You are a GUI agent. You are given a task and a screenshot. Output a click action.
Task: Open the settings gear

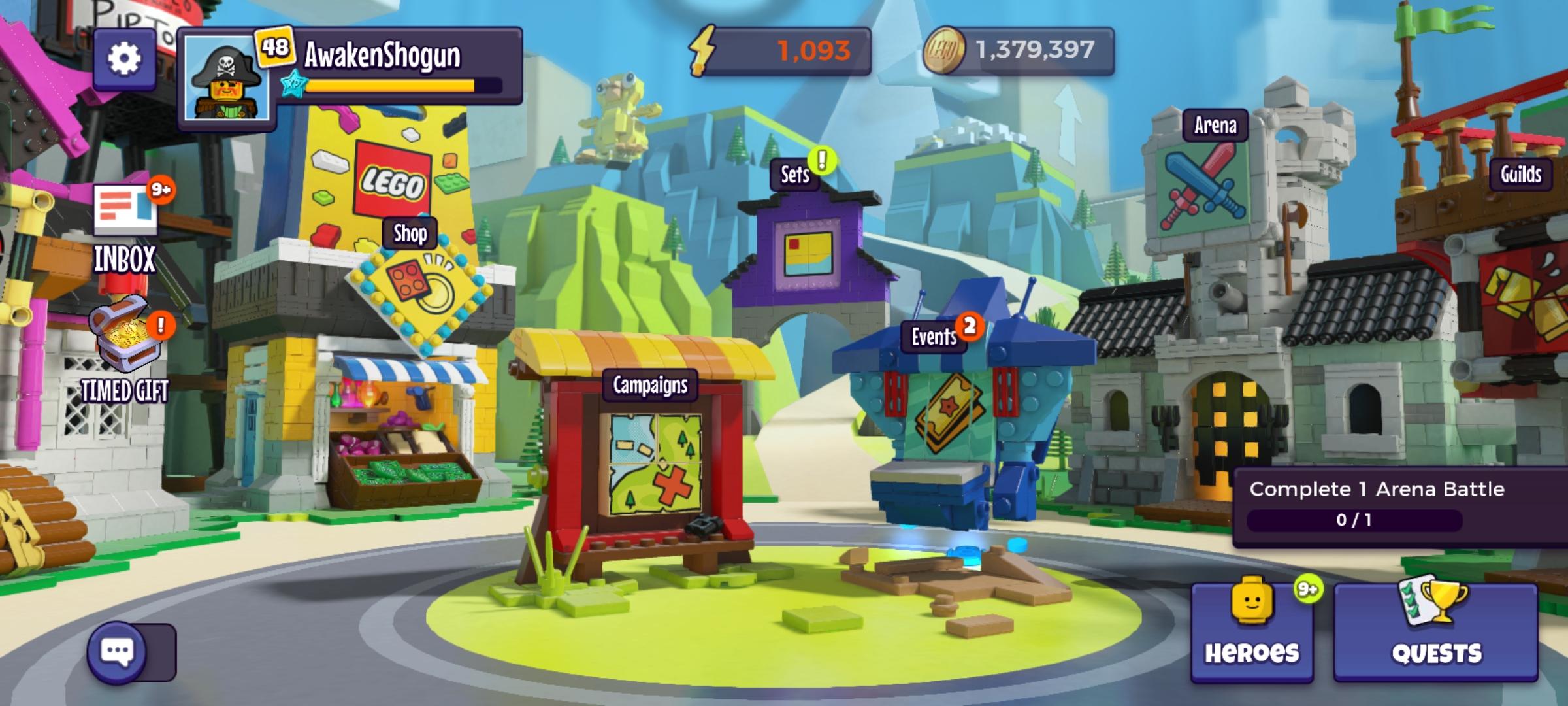(x=124, y=58)
